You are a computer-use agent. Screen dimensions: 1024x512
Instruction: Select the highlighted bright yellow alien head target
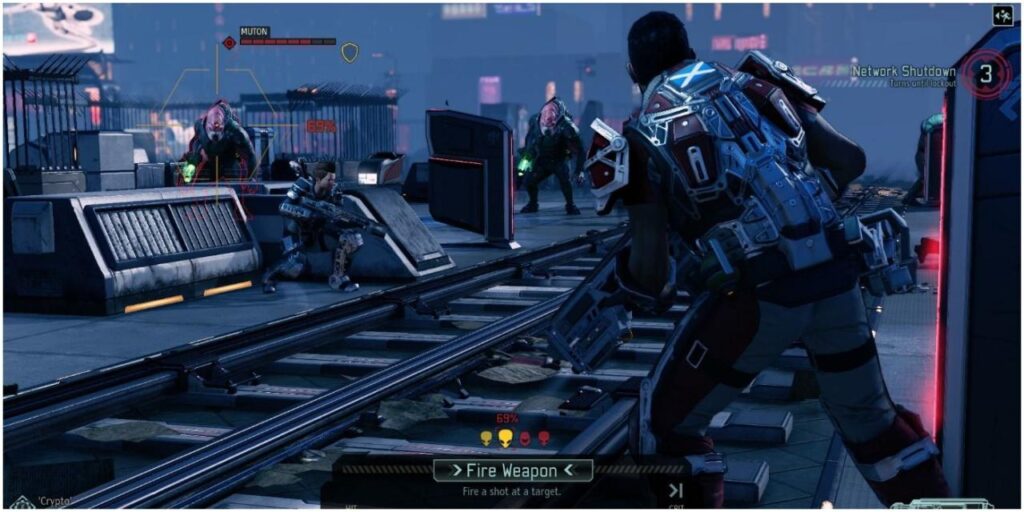point(505,438)
